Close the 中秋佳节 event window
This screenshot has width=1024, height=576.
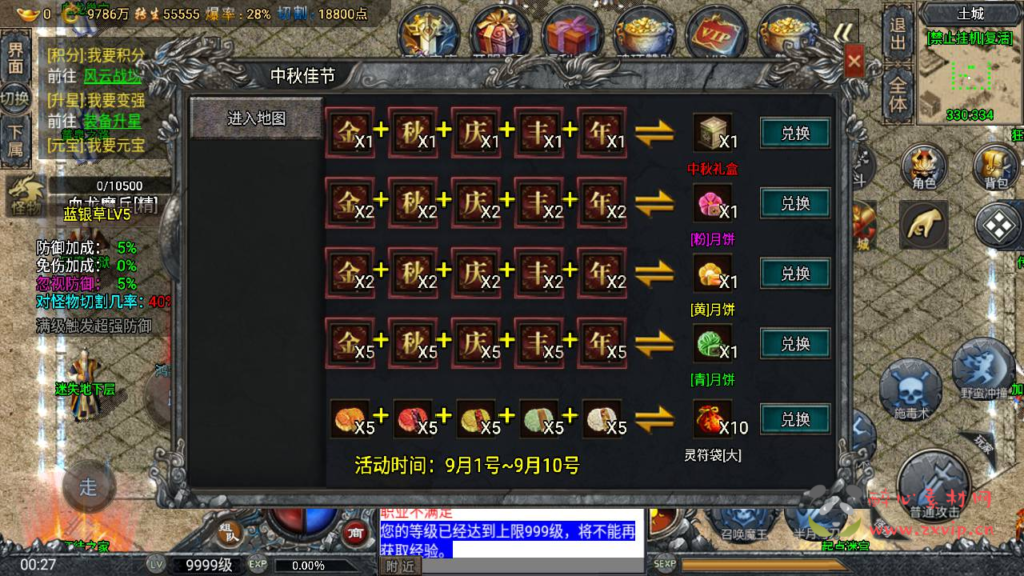[x=854, y=62]
